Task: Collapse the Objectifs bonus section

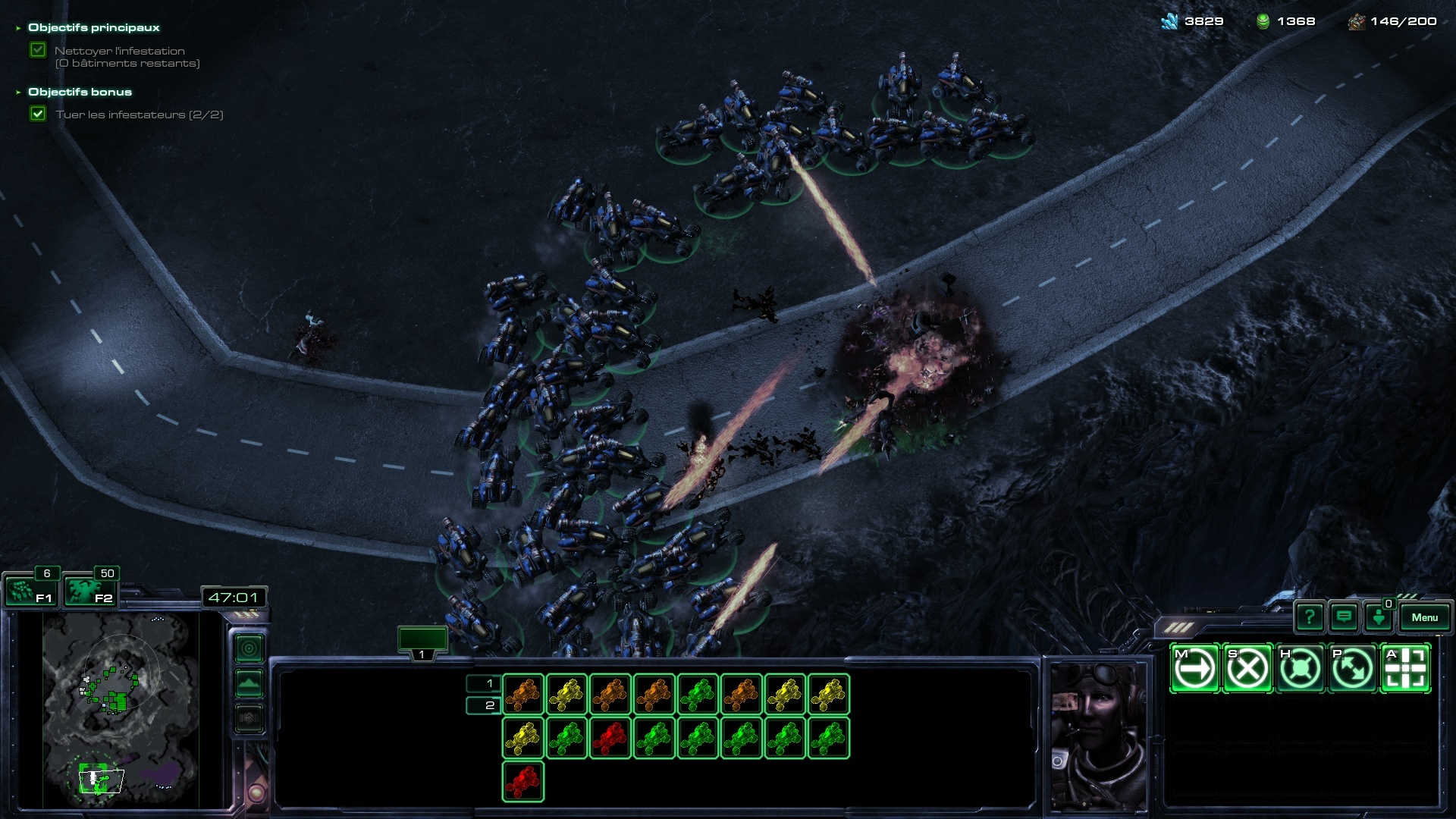Action: 18,93
